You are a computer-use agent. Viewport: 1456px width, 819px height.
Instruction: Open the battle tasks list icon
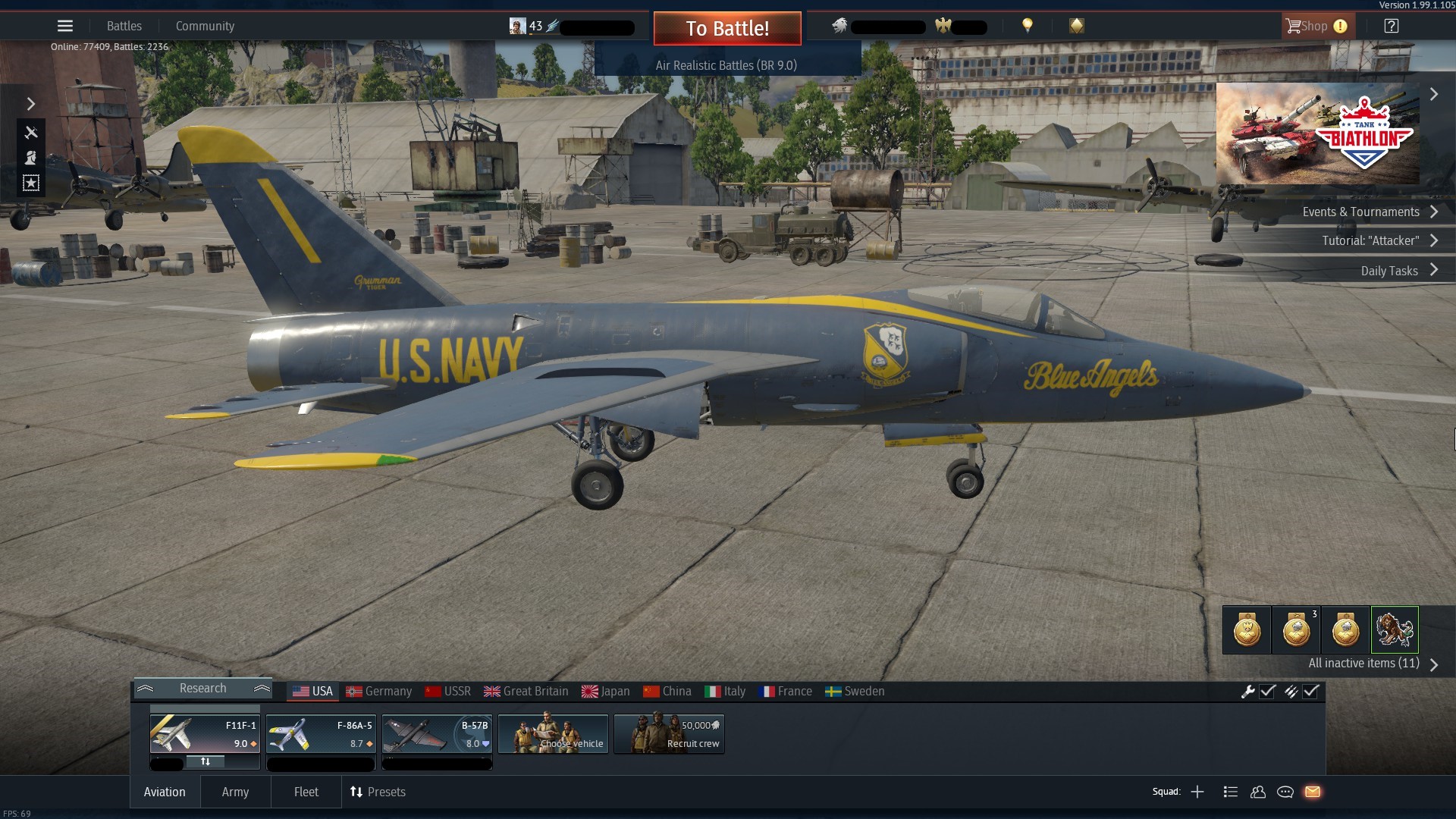(x=1230, y=792)
